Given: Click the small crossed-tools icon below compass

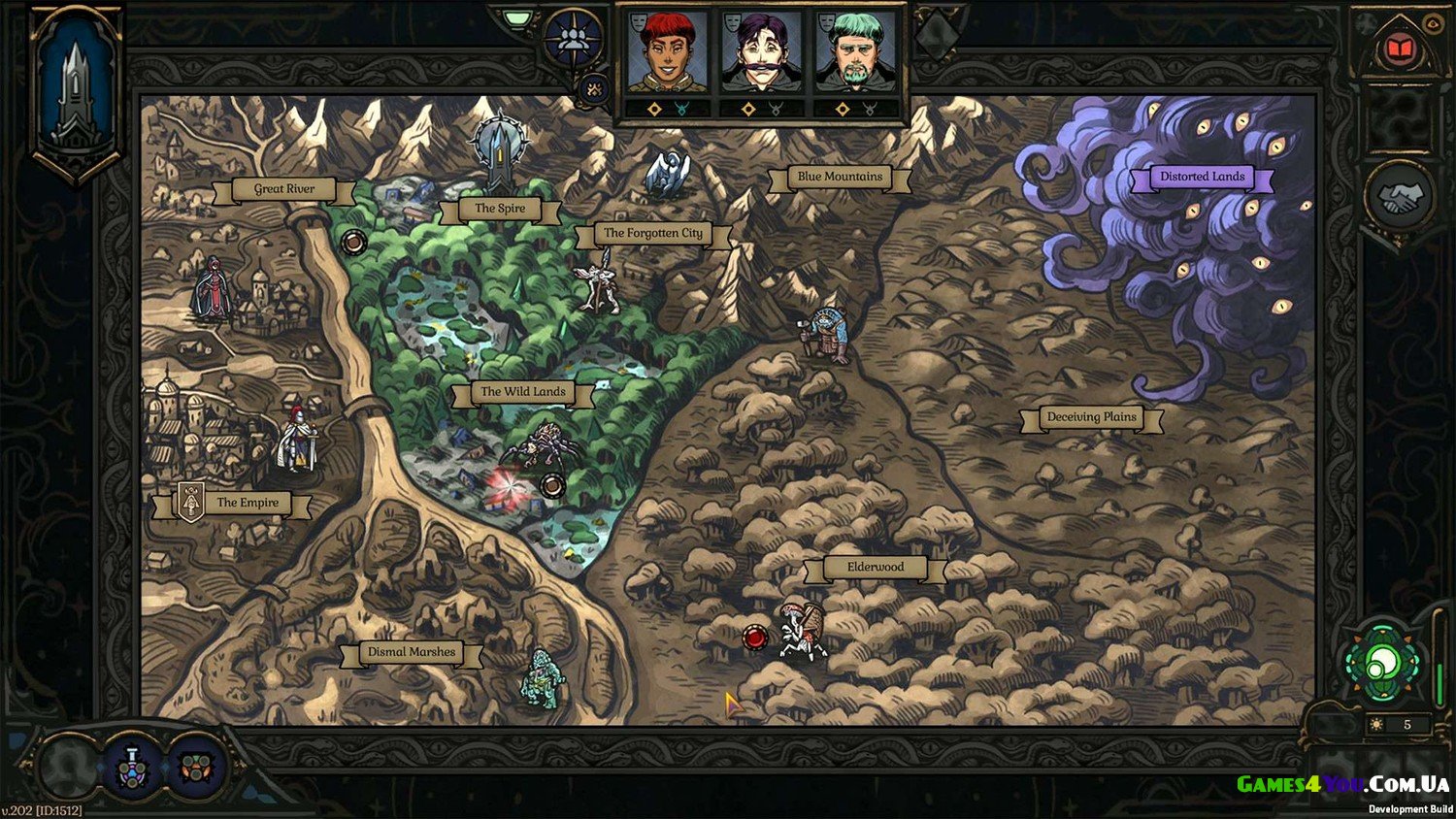Looking at the screenshot, I should point(594,90).
